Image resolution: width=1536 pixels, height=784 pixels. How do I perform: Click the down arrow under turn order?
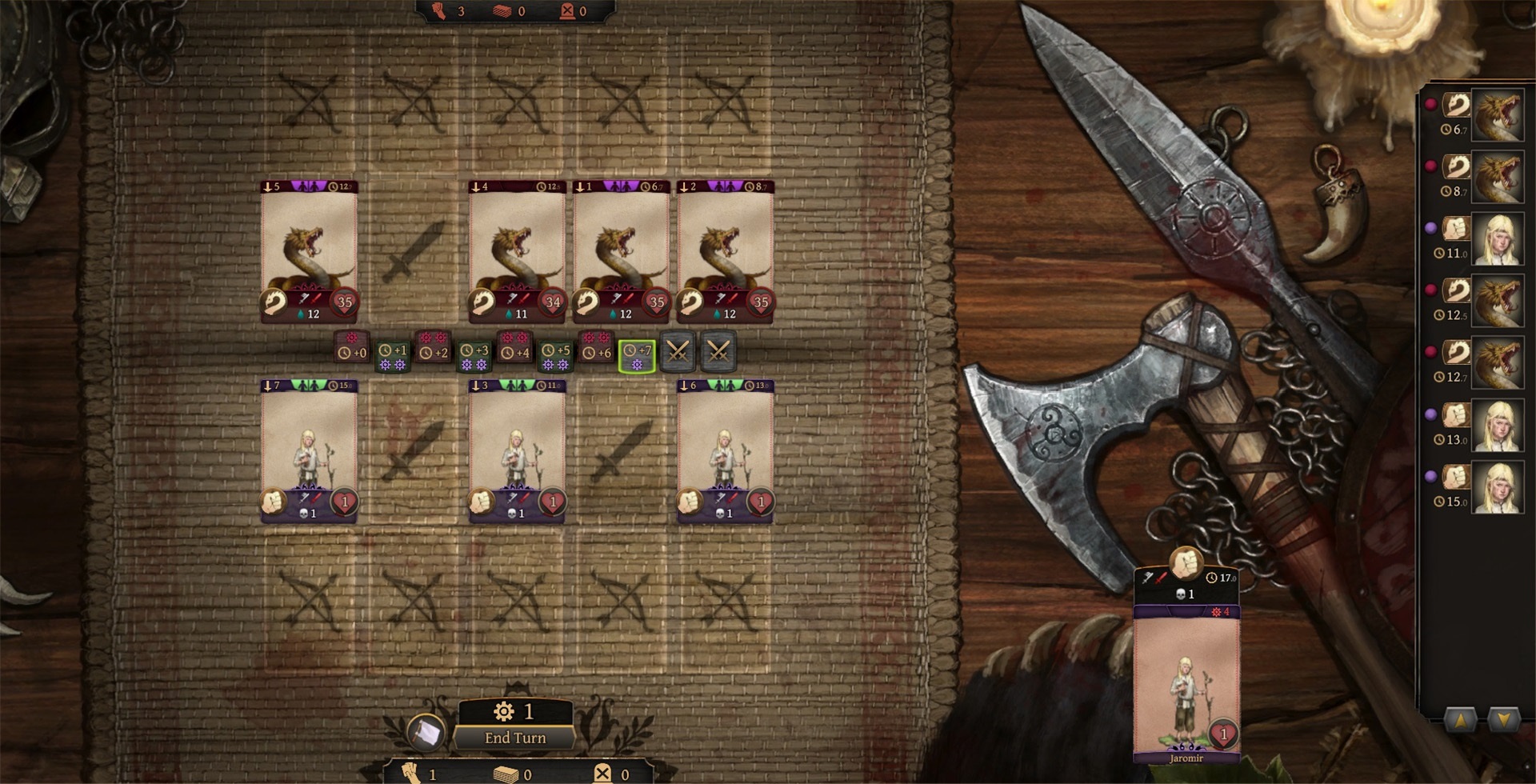coord(1502,719)
